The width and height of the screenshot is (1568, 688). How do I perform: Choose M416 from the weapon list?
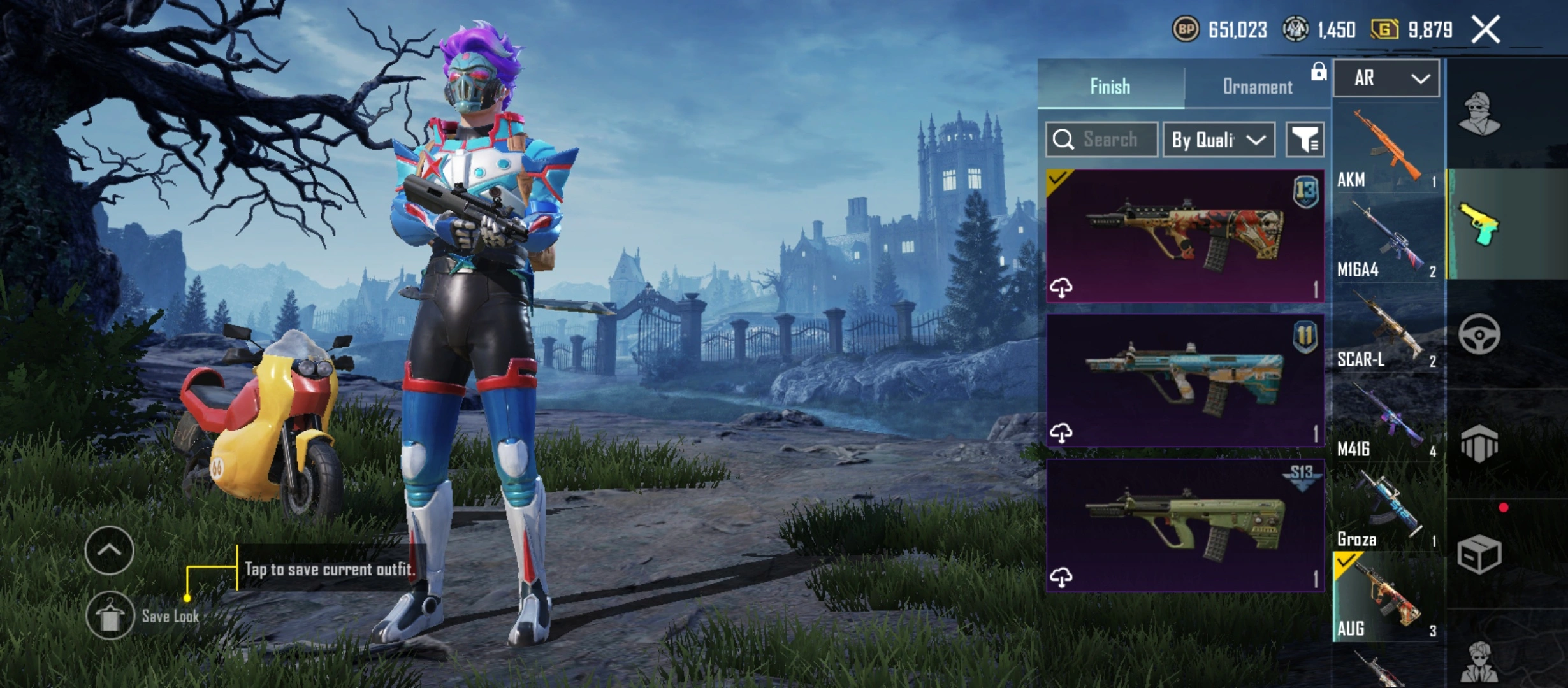point(1387,421)
